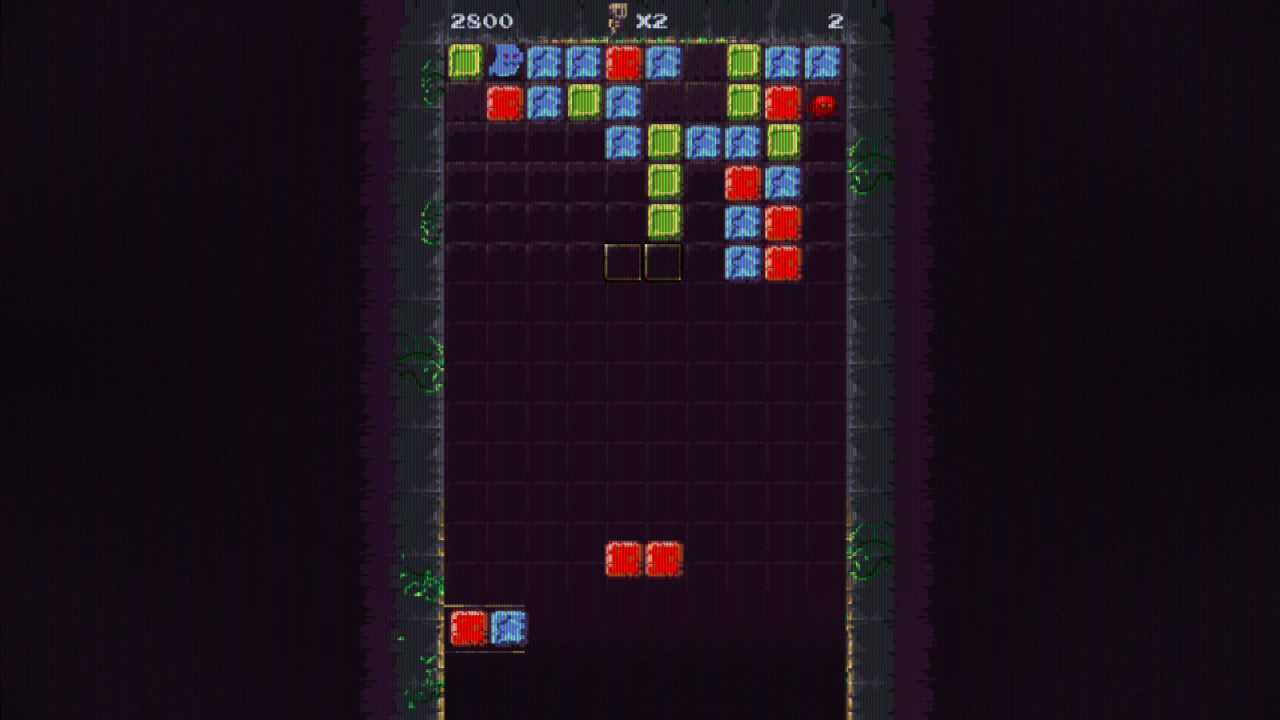Click the red block atop the right-side stack
1280x720 pixels.
(742, 182)
